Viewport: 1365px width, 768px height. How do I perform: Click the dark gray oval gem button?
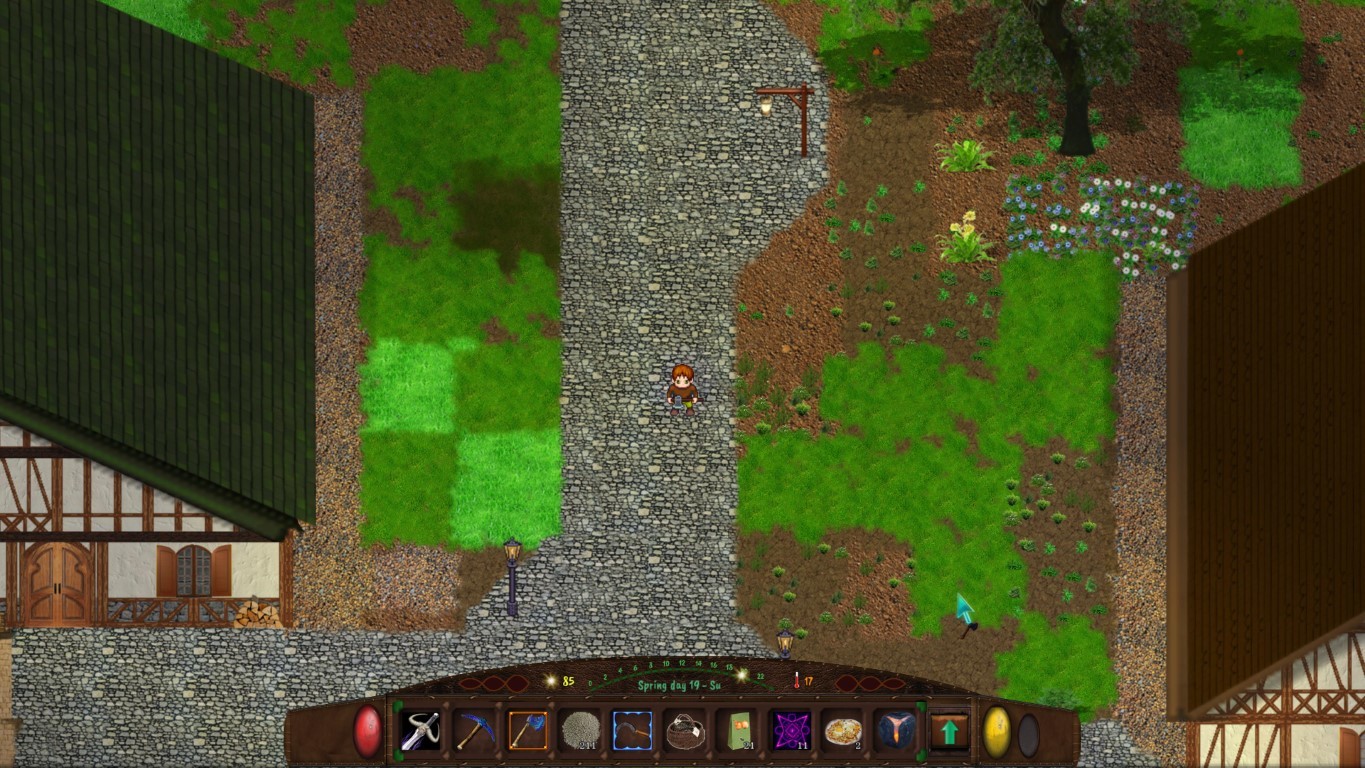(1028, 735)
